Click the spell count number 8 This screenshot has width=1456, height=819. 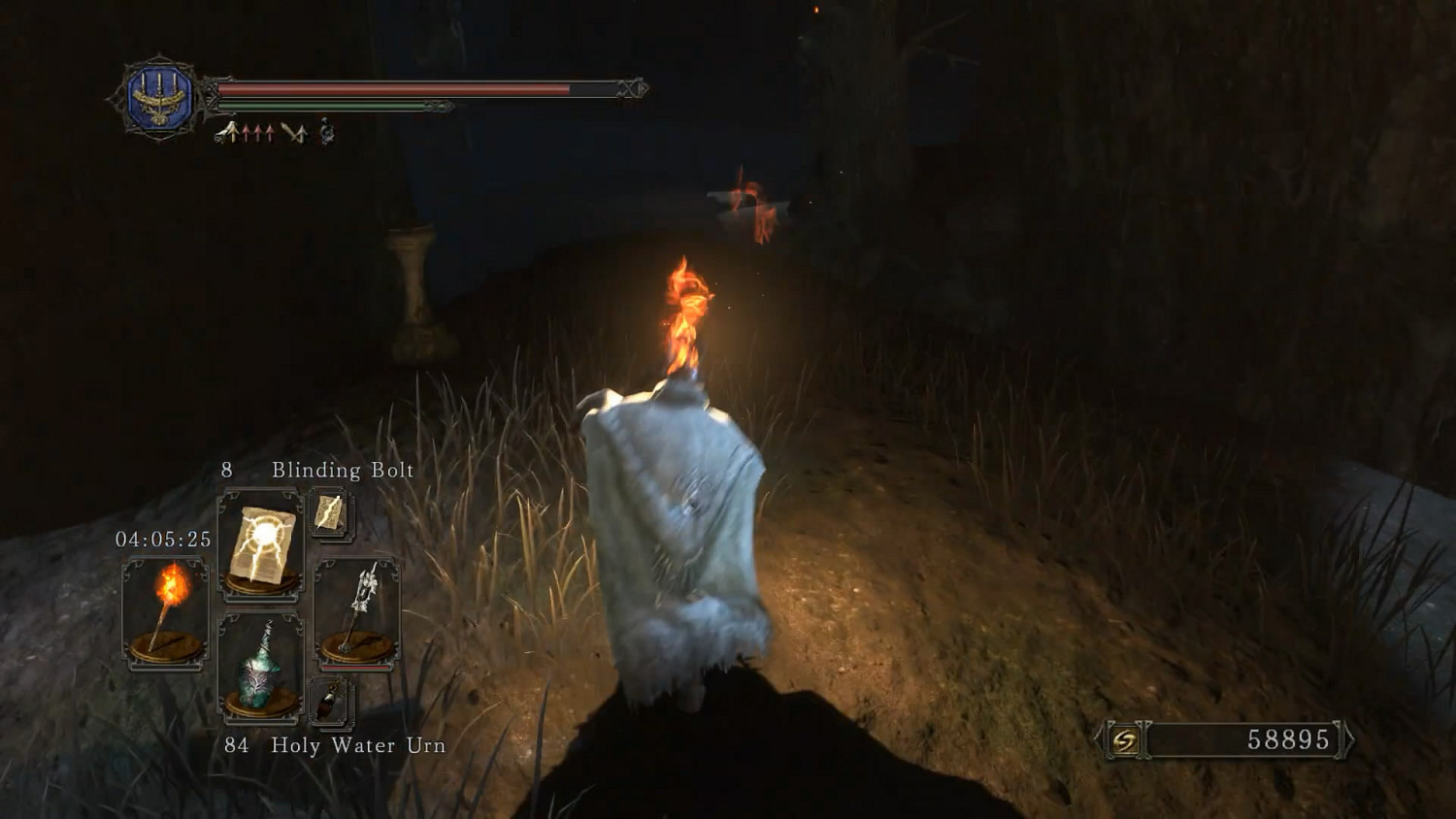pyautogui.click(x=226, y=470)
